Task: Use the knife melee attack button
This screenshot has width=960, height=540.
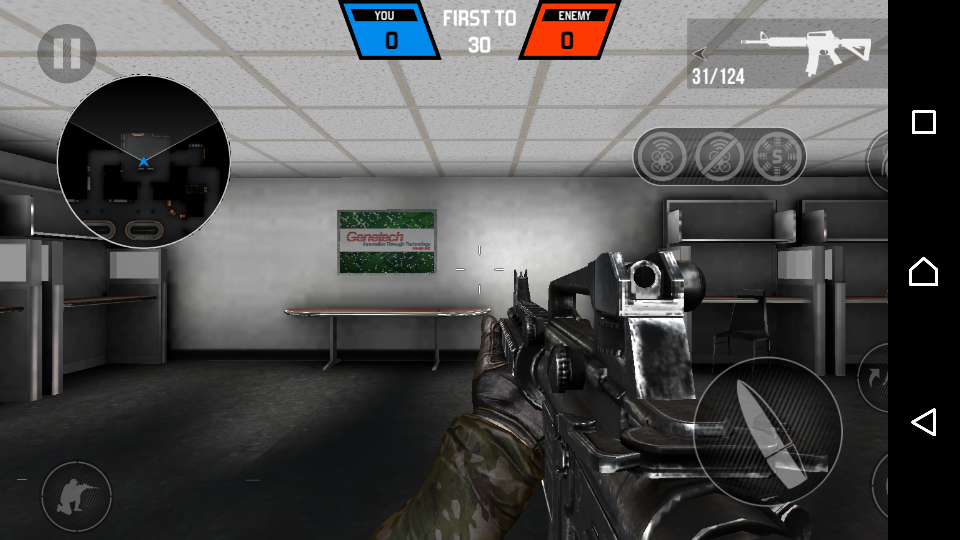Action: tap(767, 432)
